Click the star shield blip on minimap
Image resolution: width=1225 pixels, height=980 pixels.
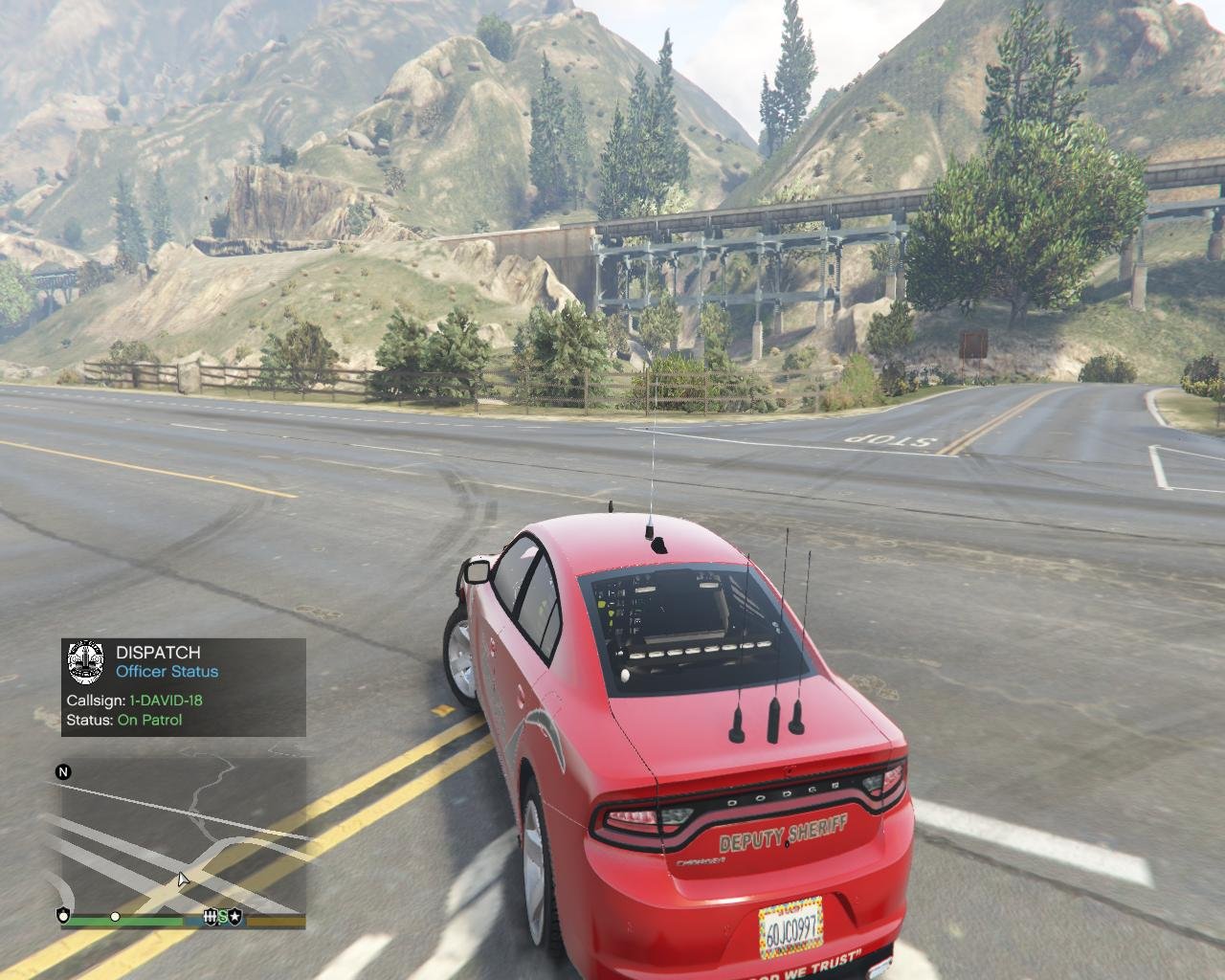pyautogui.click(x=235, y=917)
